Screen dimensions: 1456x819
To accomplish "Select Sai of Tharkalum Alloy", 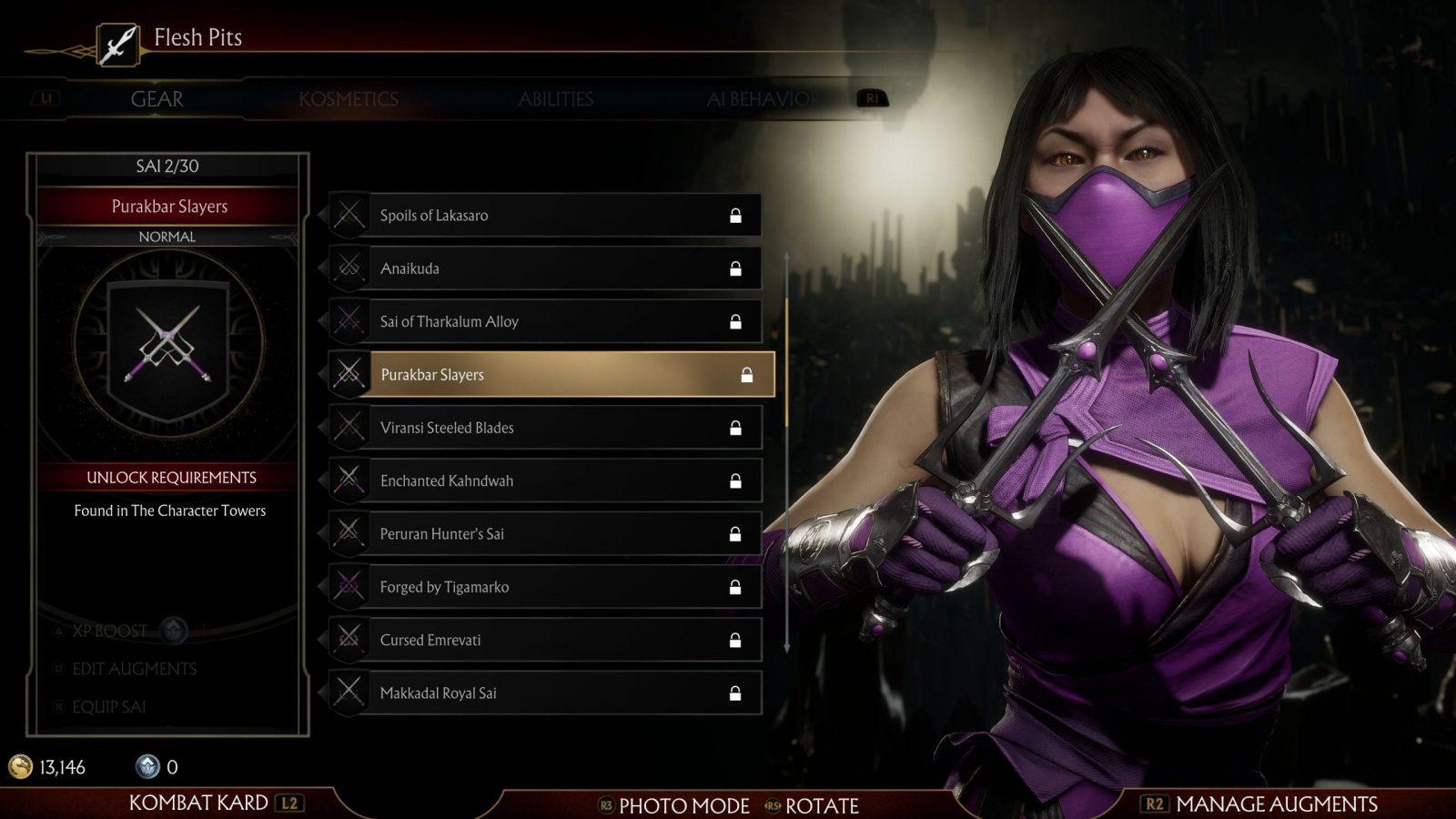I will 546,321.
